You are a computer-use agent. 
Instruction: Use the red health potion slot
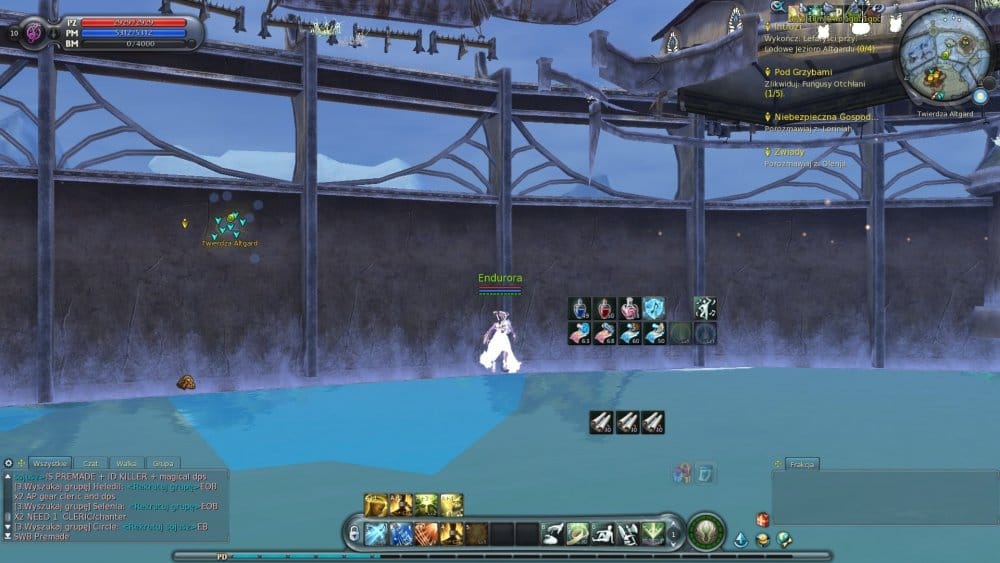(x=605, y=308)
